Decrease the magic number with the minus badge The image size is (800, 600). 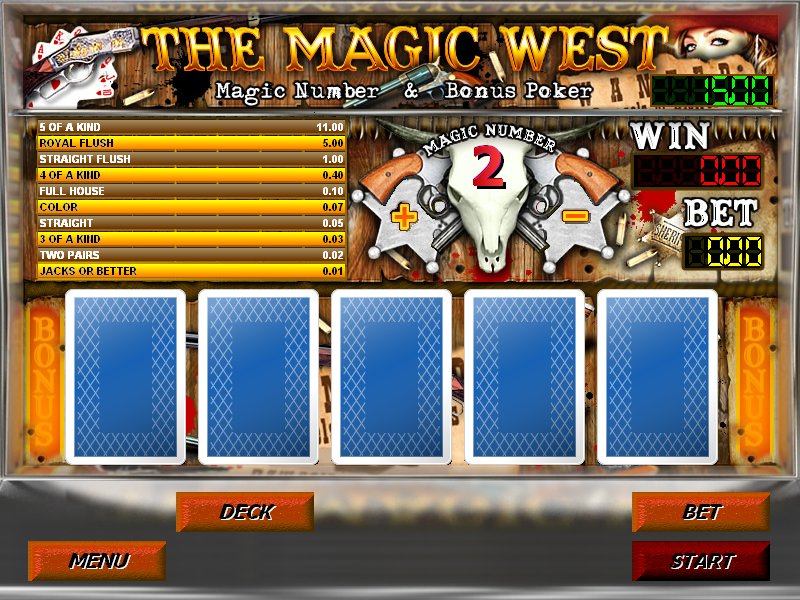574,216
